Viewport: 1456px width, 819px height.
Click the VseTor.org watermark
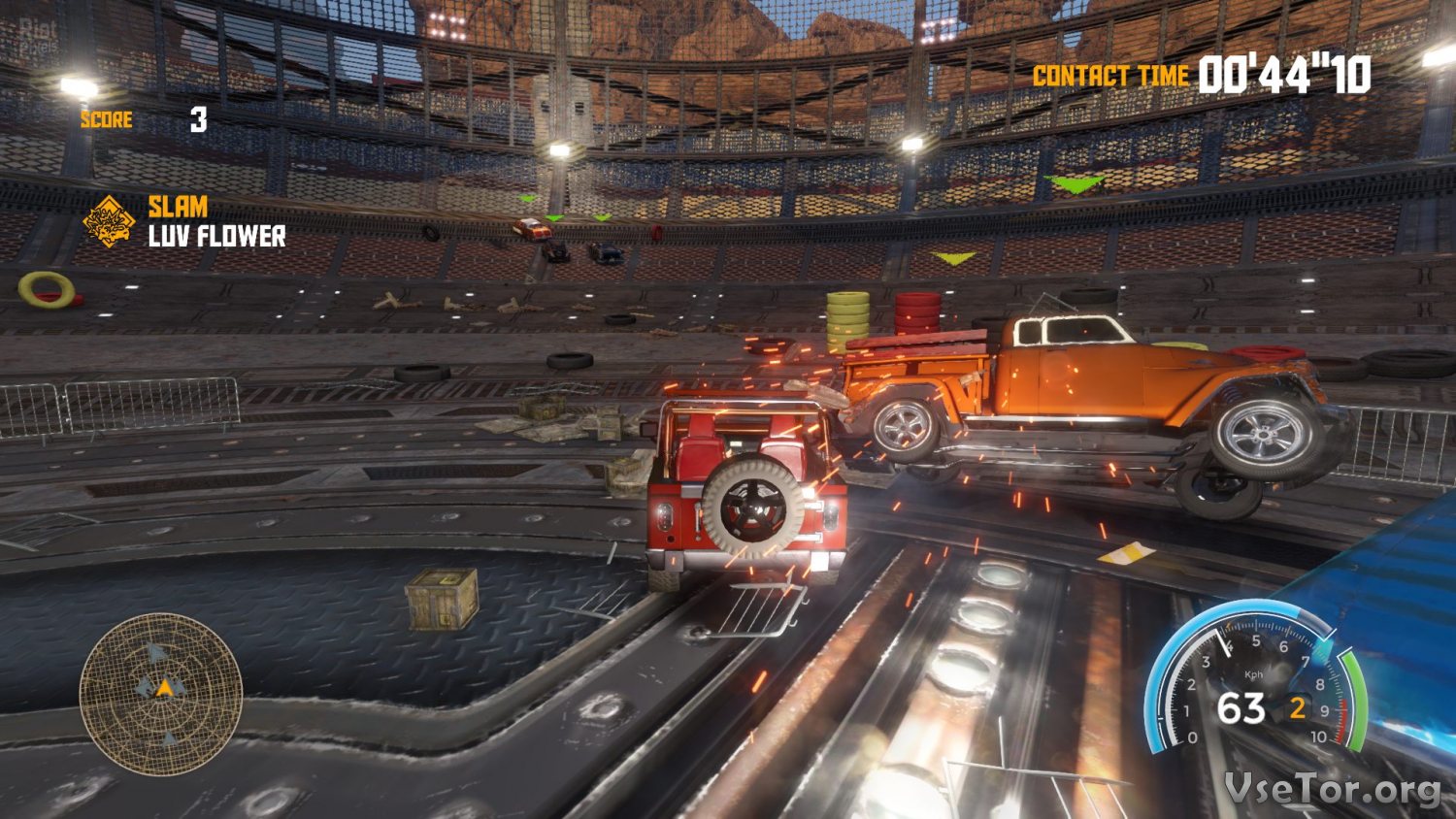click(1332, 788)
